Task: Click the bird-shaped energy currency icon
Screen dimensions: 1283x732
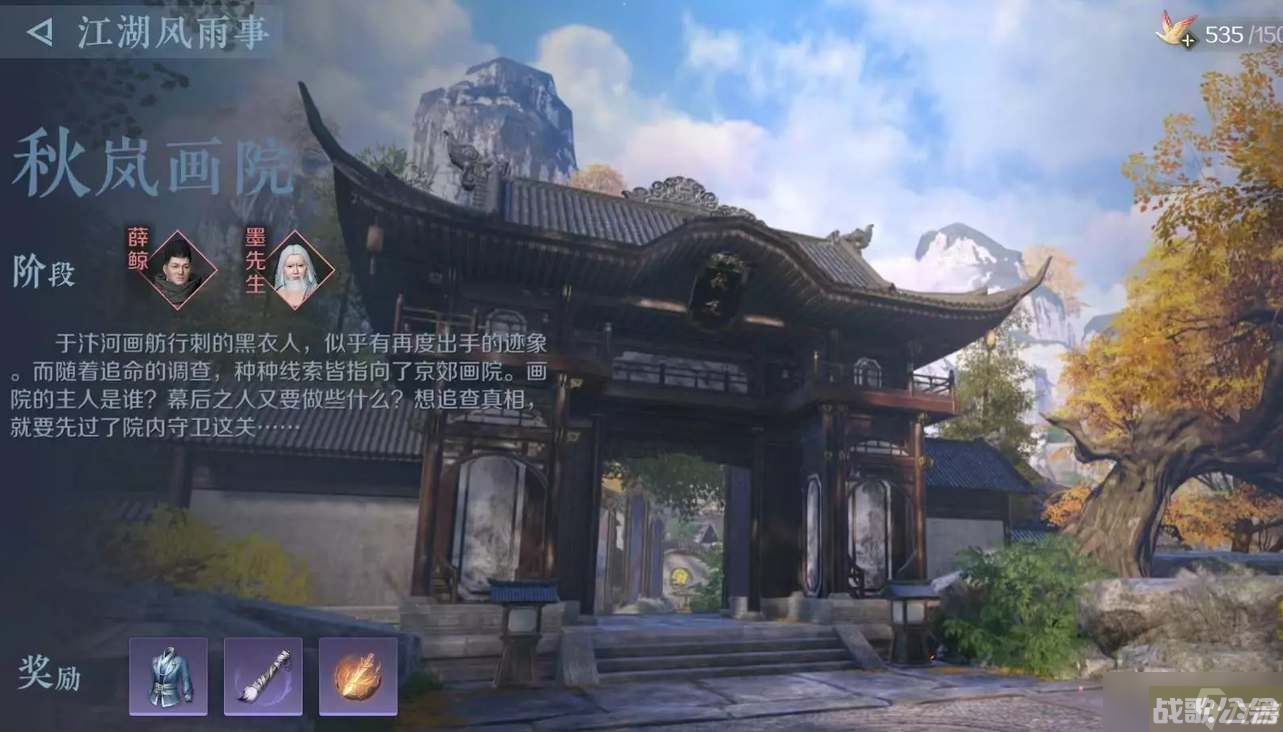Action: click(x=1173, y=28)
